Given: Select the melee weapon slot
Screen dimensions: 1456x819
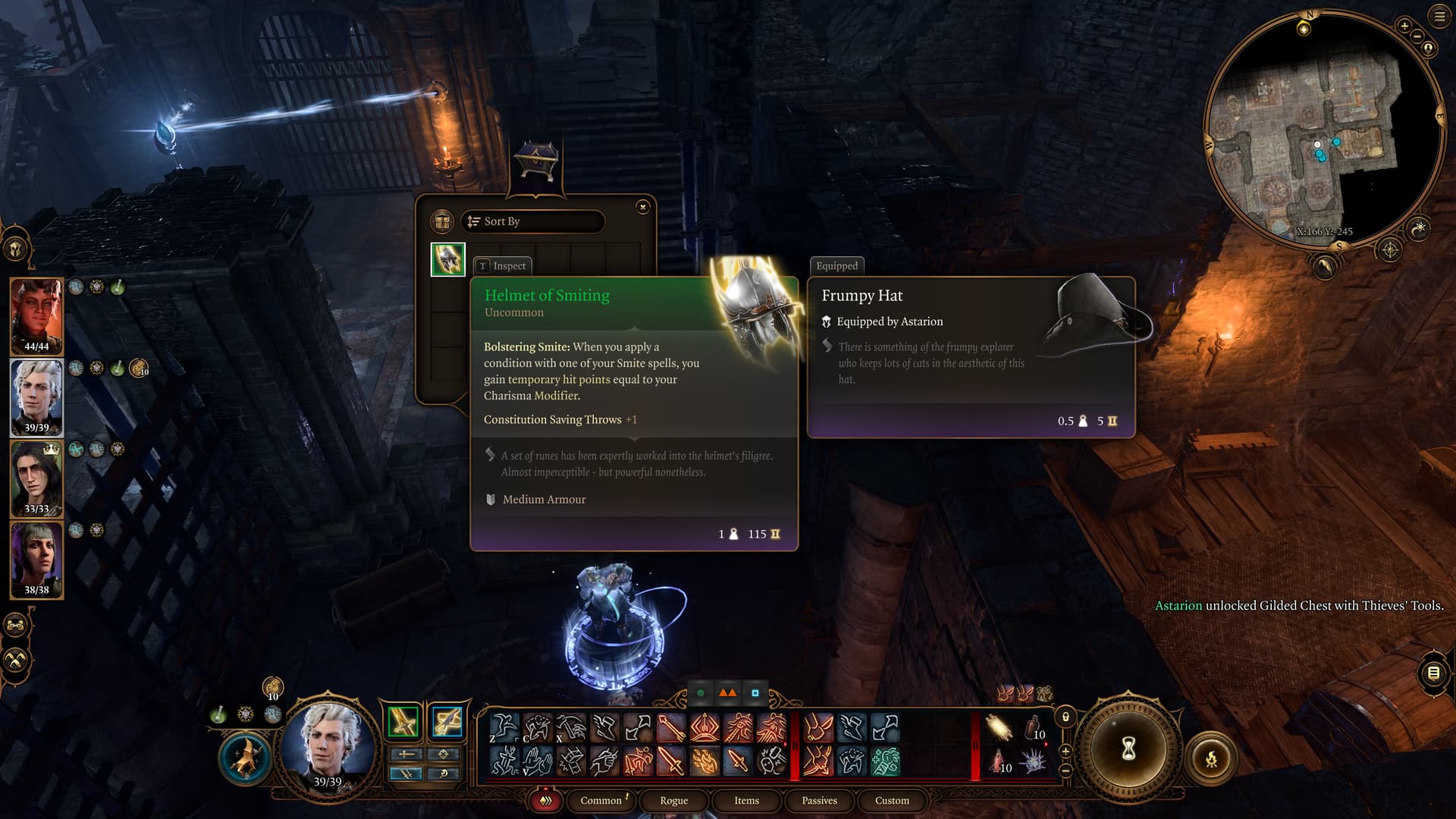Looking at the screenshot, I should 403,721.
